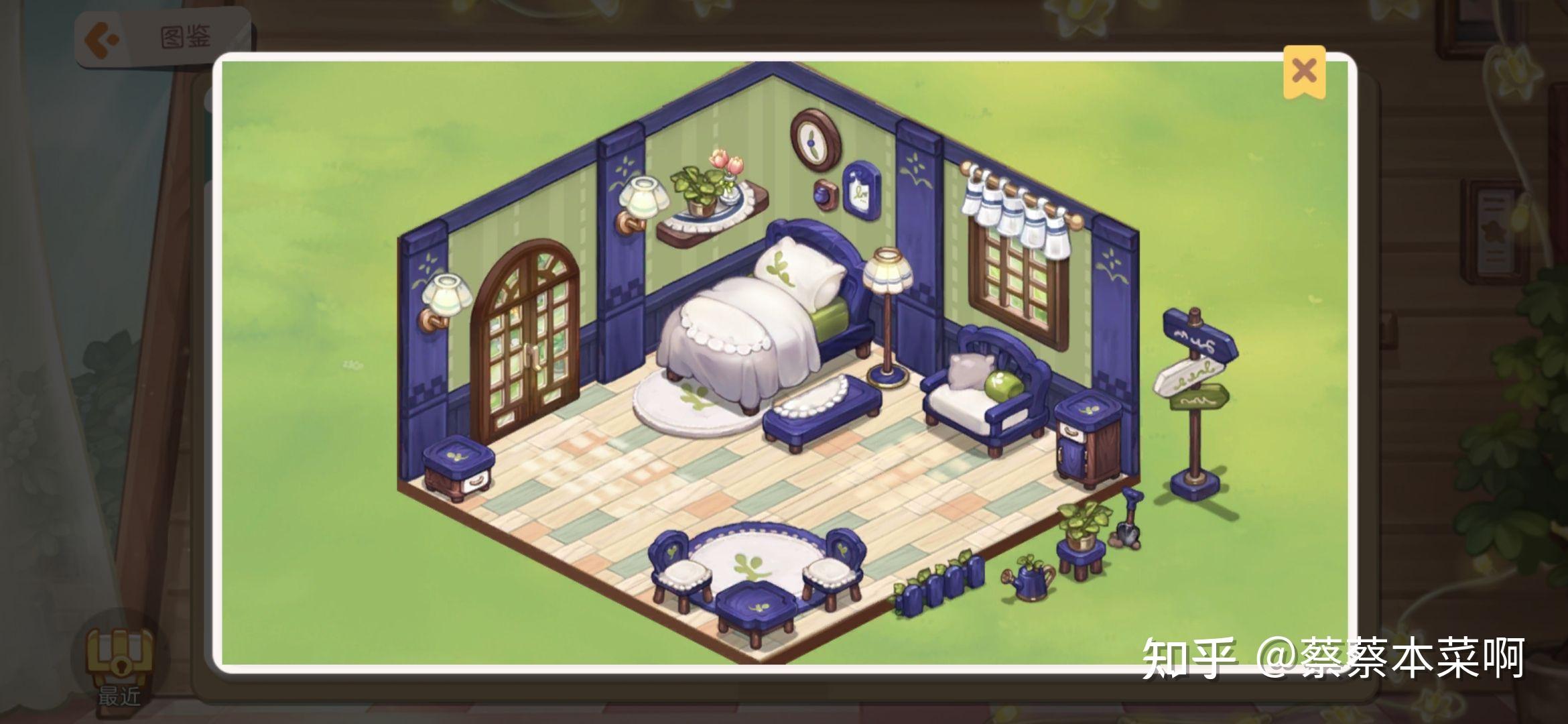Go back from the 图鉴 screen
Screen dimensions: 1568x724
pos(101,38)
